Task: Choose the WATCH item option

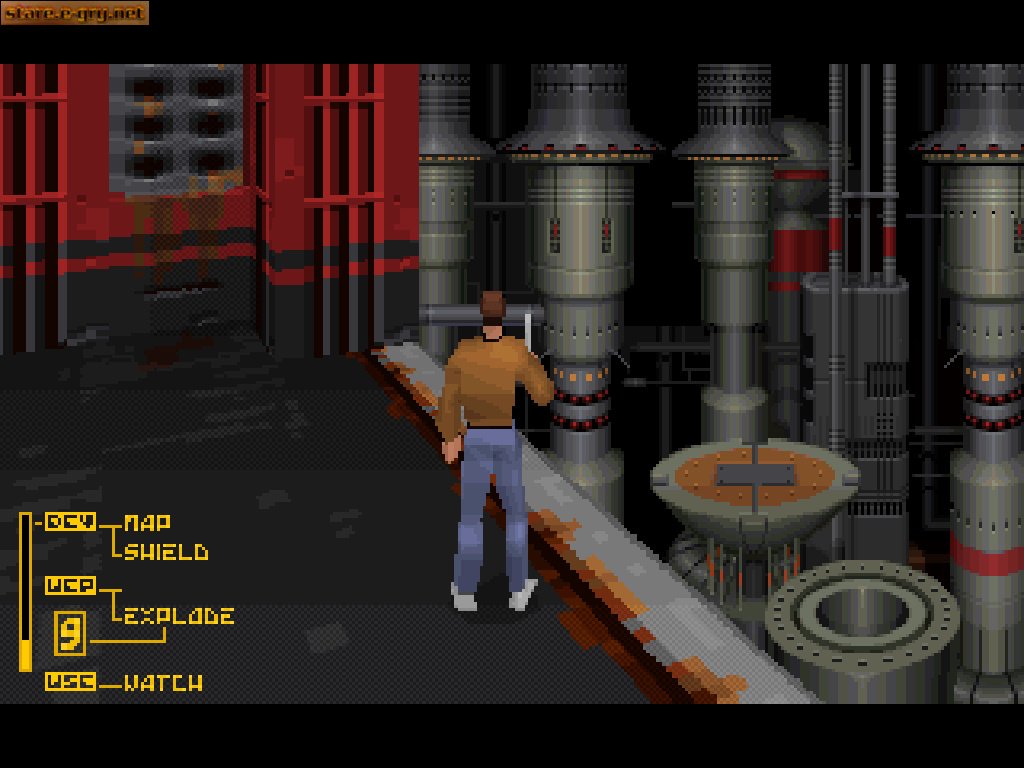Action: pyautogui.click(x=163, y=683)
